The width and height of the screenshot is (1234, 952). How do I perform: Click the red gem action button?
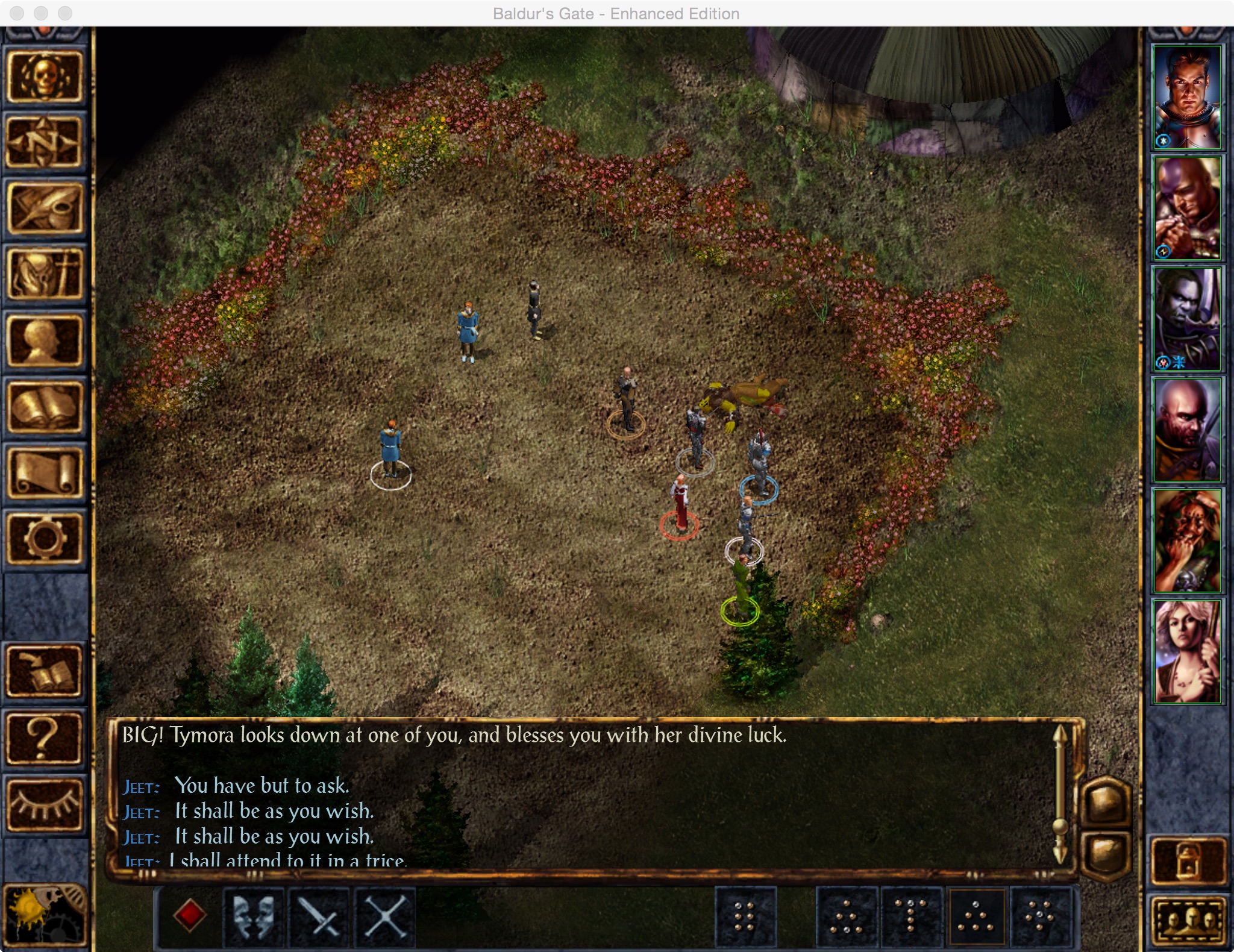190,916
